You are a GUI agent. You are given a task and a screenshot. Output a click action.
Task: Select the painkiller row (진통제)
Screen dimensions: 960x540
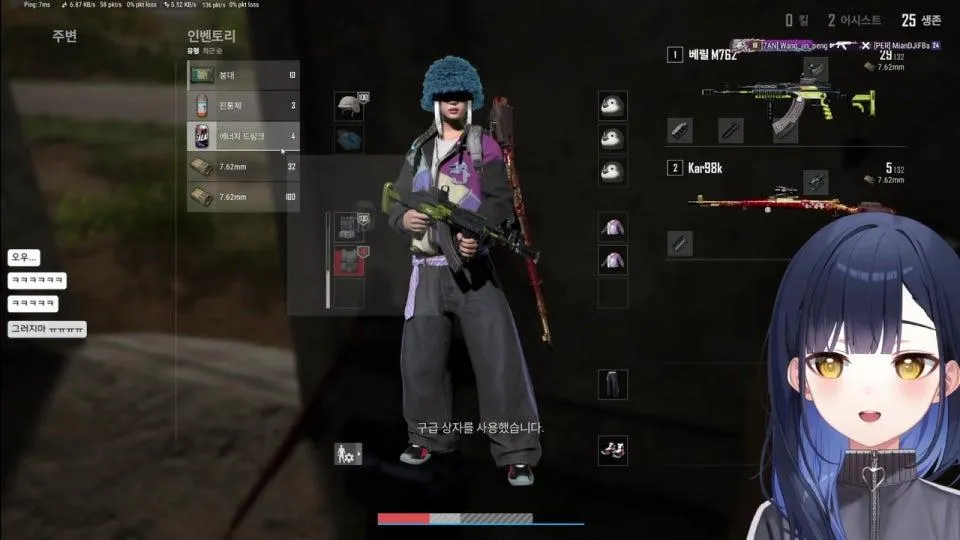(243, 105)
